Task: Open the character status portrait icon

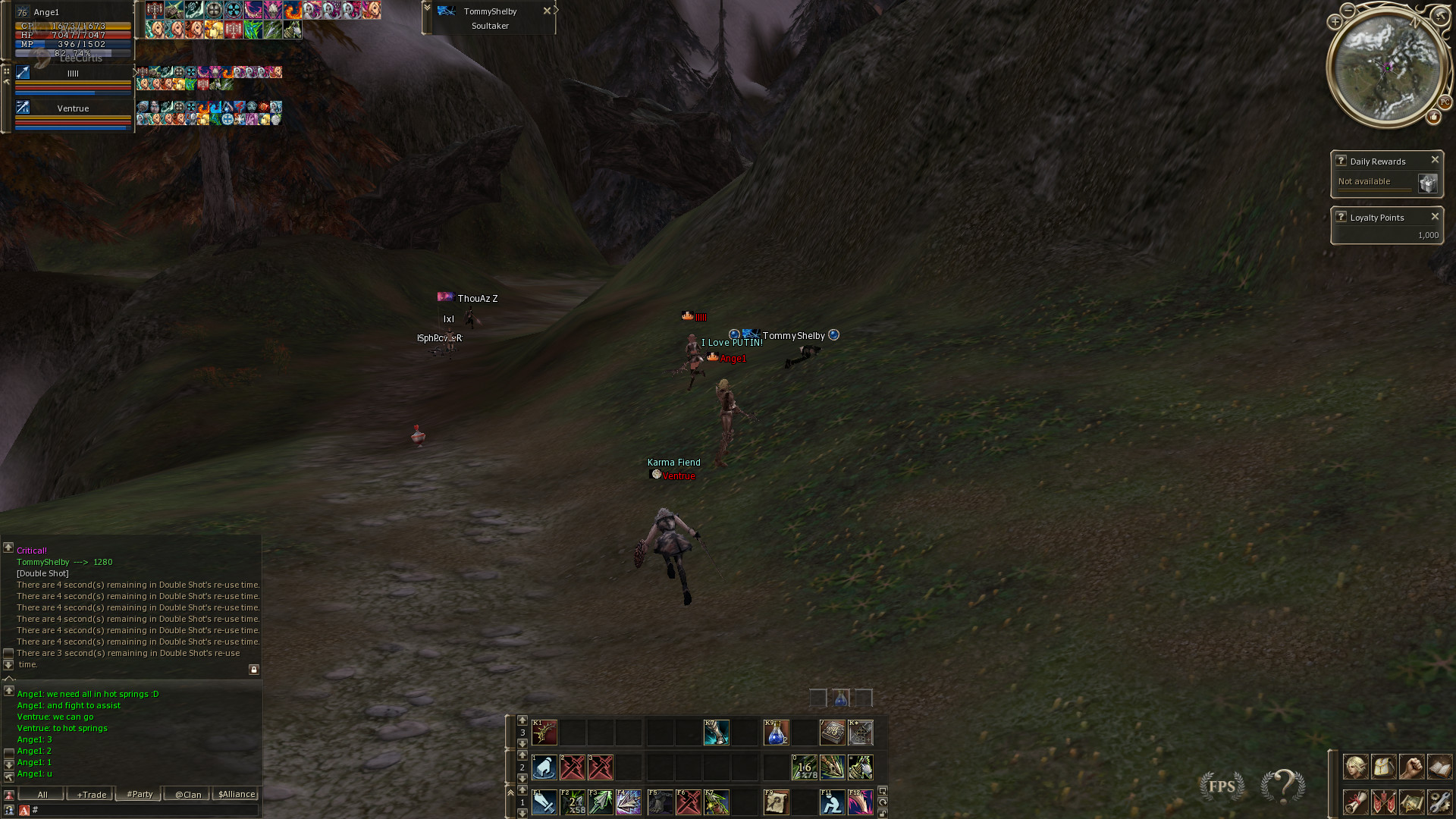Action: (x=1355, y=767)
